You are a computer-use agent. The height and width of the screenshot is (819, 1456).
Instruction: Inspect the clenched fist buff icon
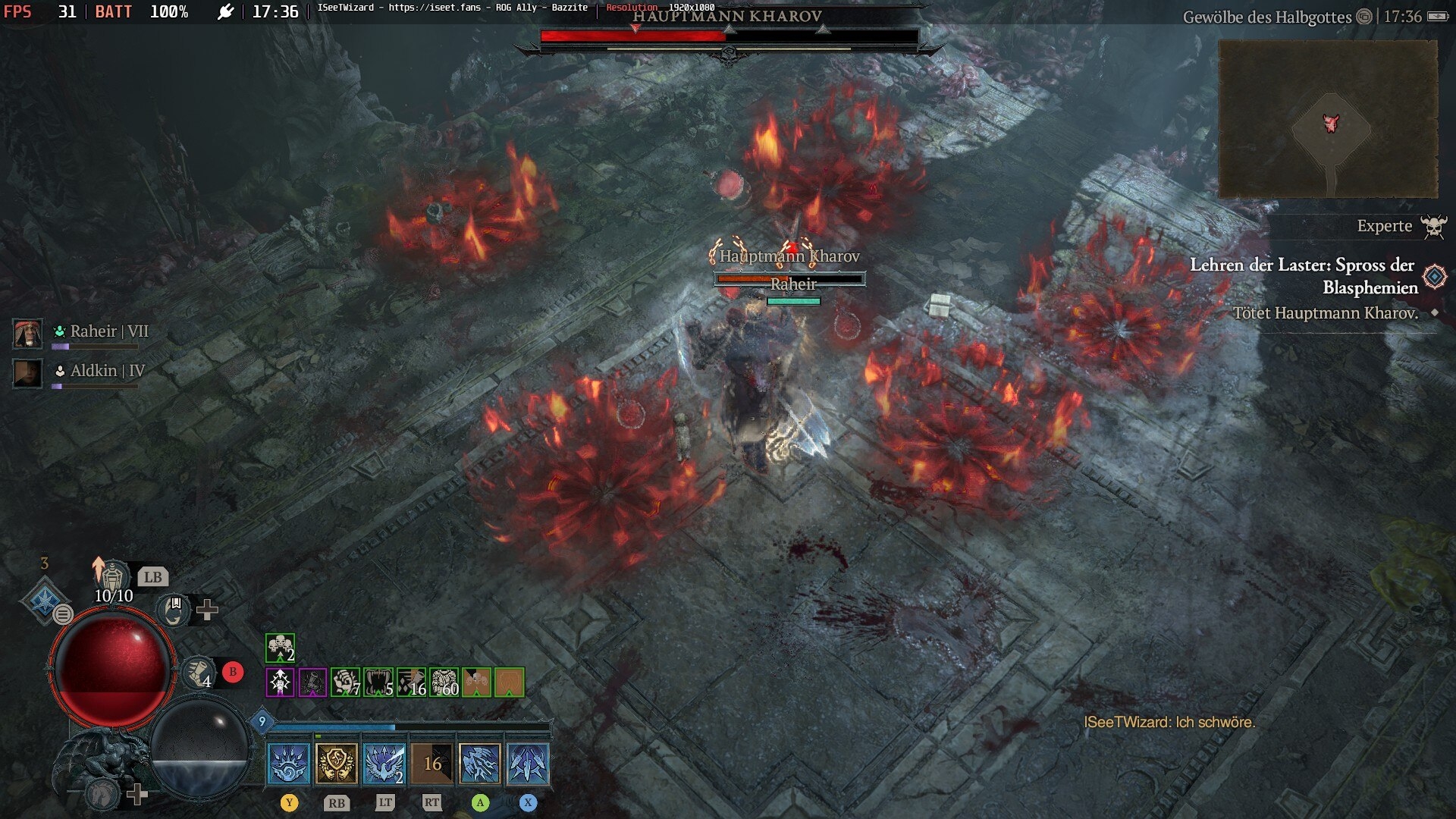coord(345,682)
